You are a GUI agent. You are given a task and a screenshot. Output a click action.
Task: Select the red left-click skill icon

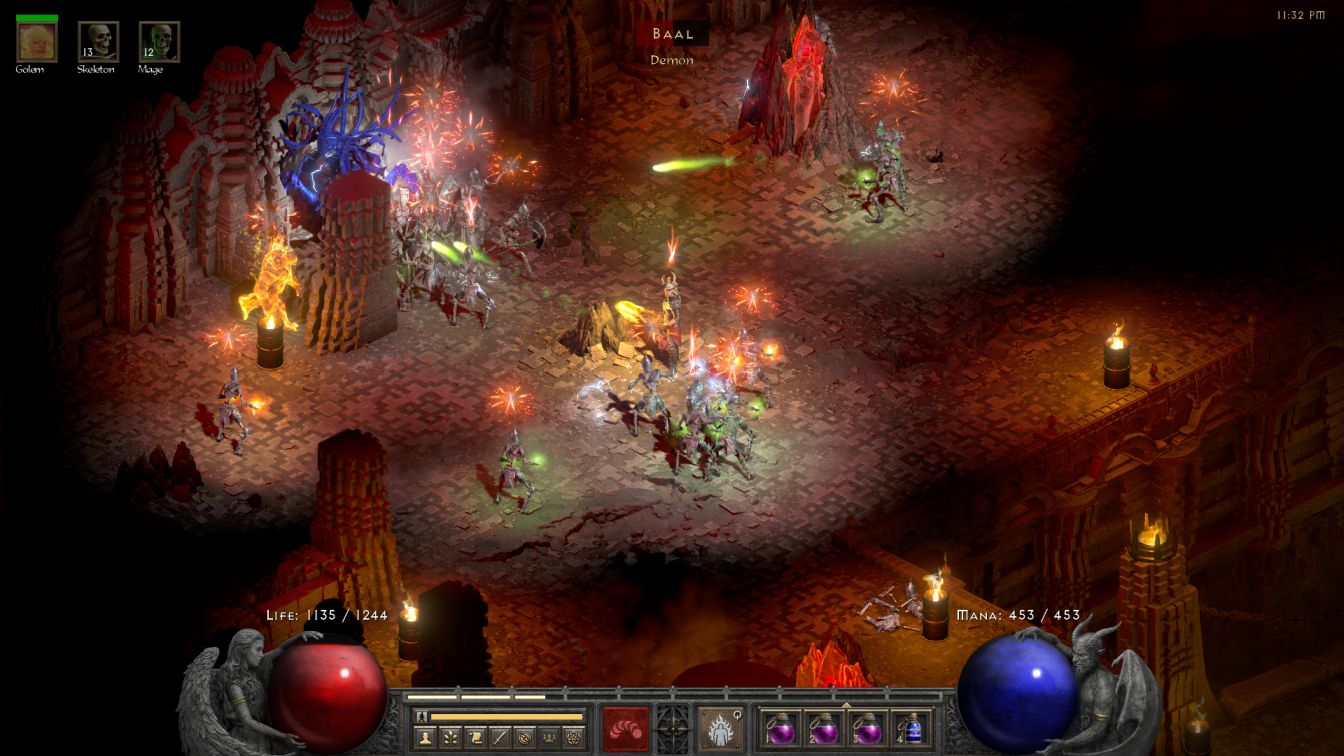[x=625, y=727]
